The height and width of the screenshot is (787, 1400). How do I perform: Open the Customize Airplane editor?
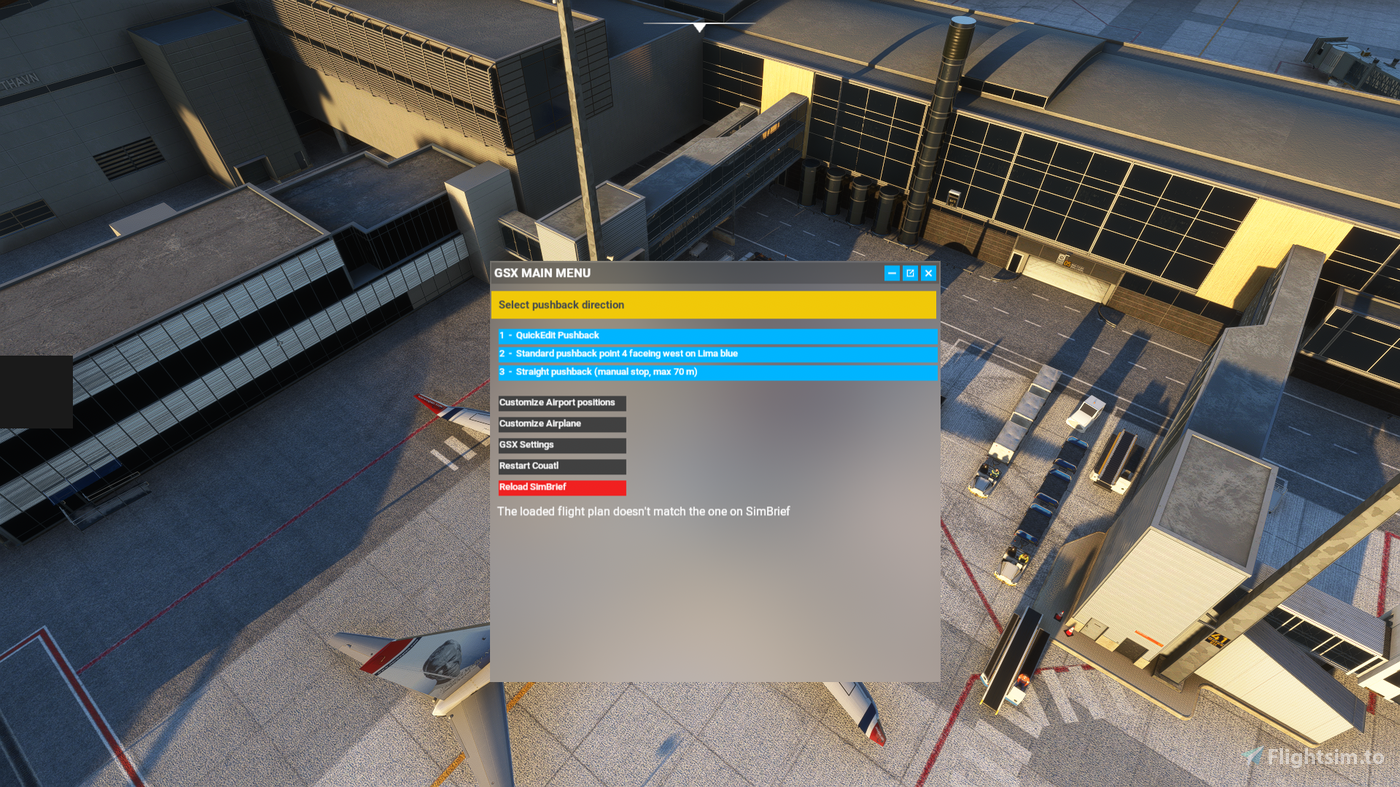(561, 422)
